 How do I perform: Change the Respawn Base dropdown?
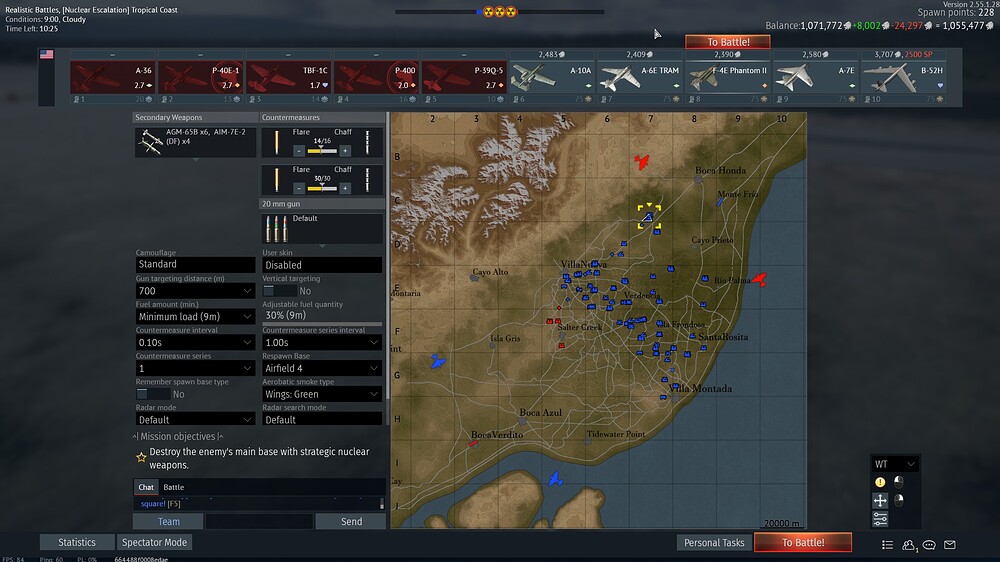(321, 368)
